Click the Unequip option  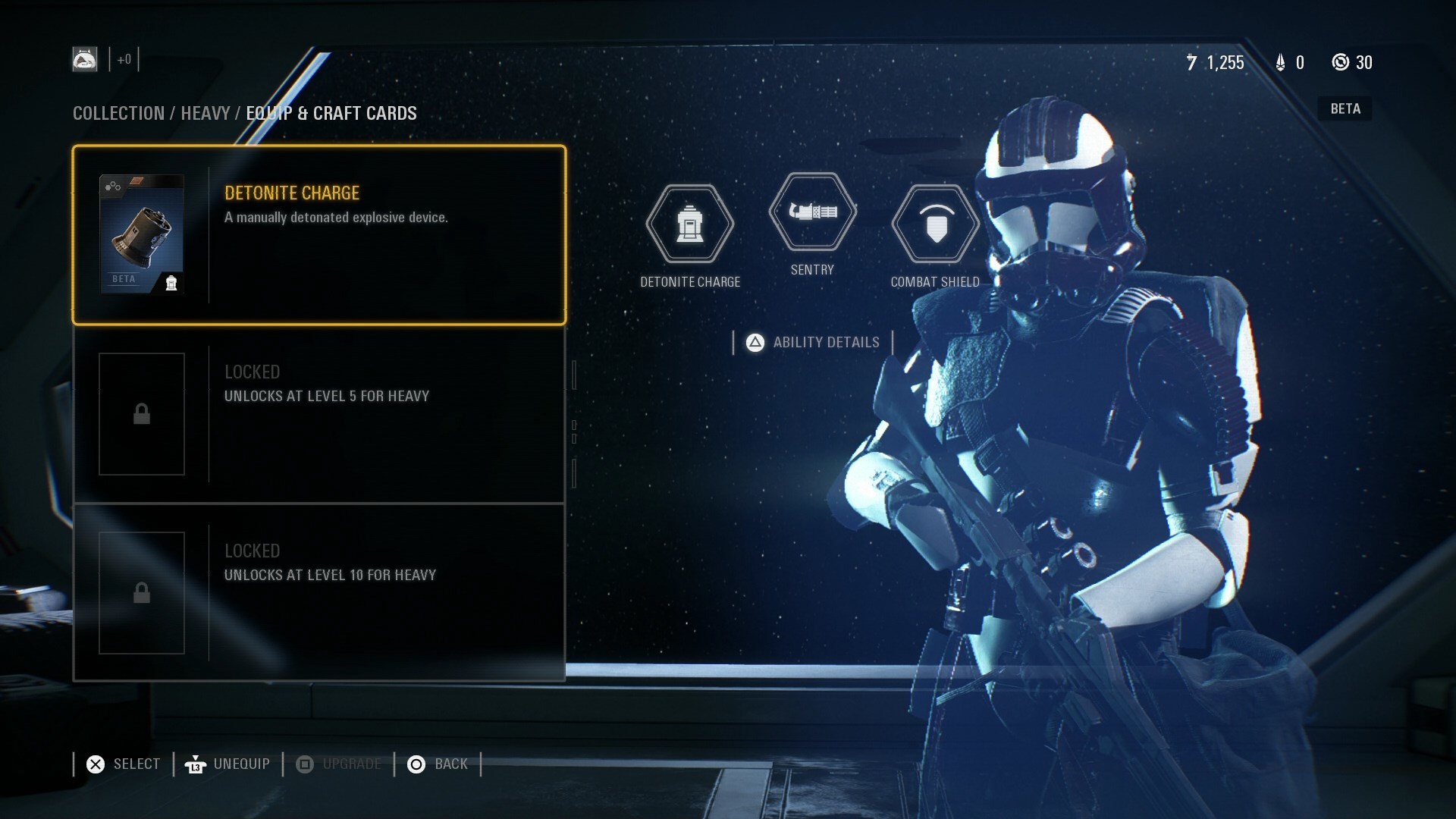pos(227,764)
